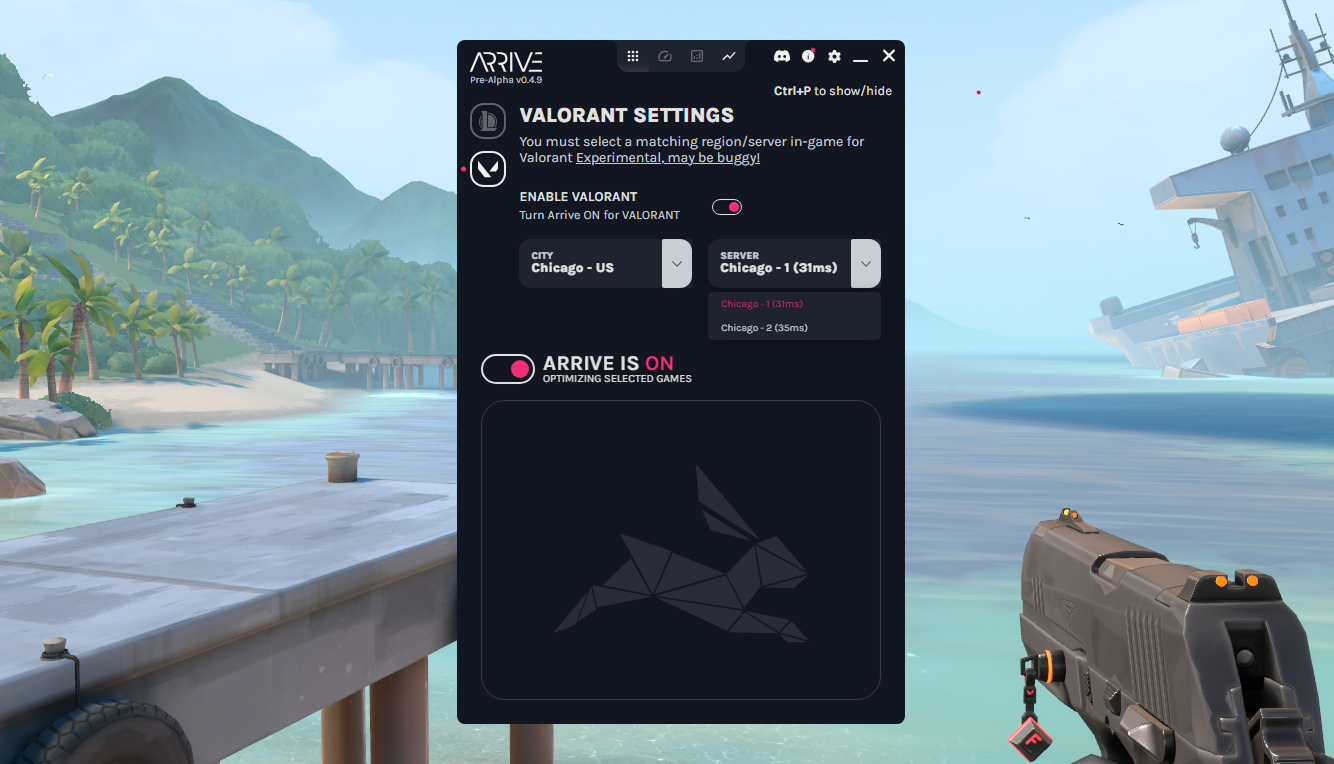The image size is (1334, 764).
Task: Disable the Enable Valorant toggle
Action: point(727,206)
